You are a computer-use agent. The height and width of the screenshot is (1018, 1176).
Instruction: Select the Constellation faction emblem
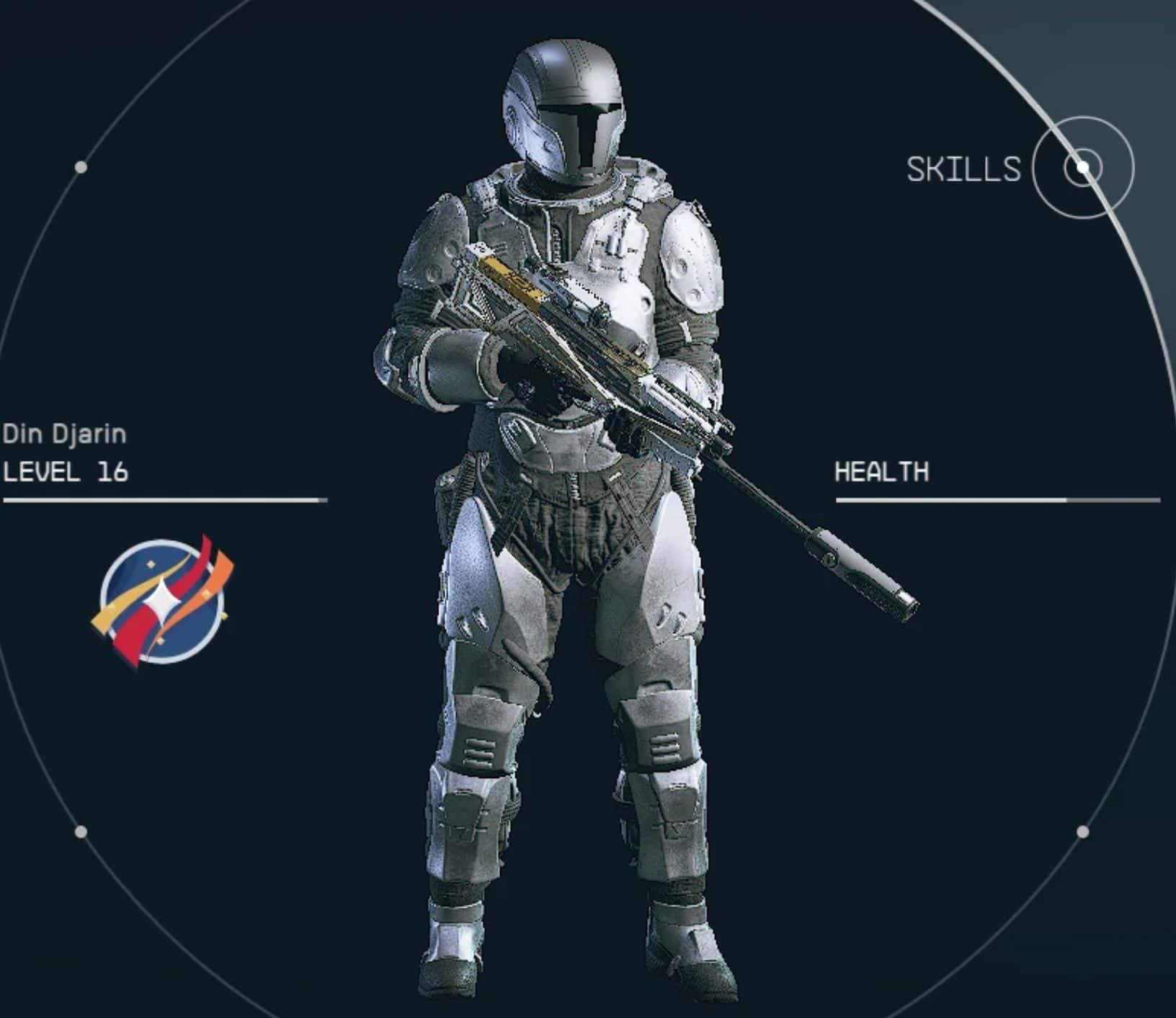[163, 602]
